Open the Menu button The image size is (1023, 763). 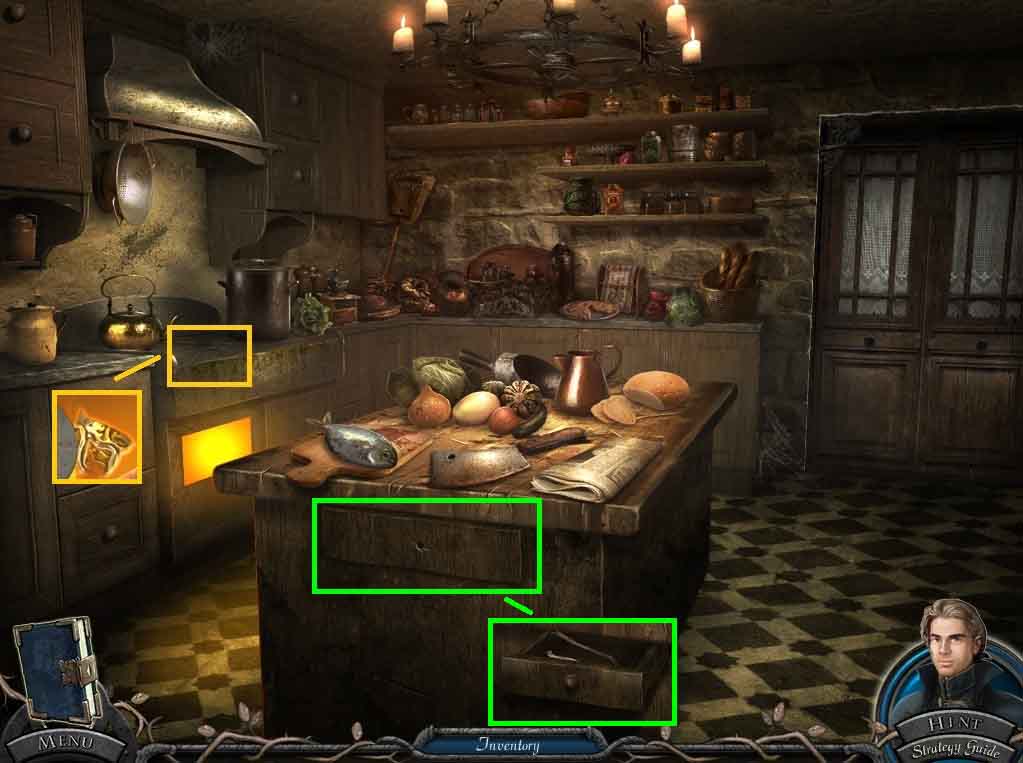pyautogui.click(x=66, y=742)
